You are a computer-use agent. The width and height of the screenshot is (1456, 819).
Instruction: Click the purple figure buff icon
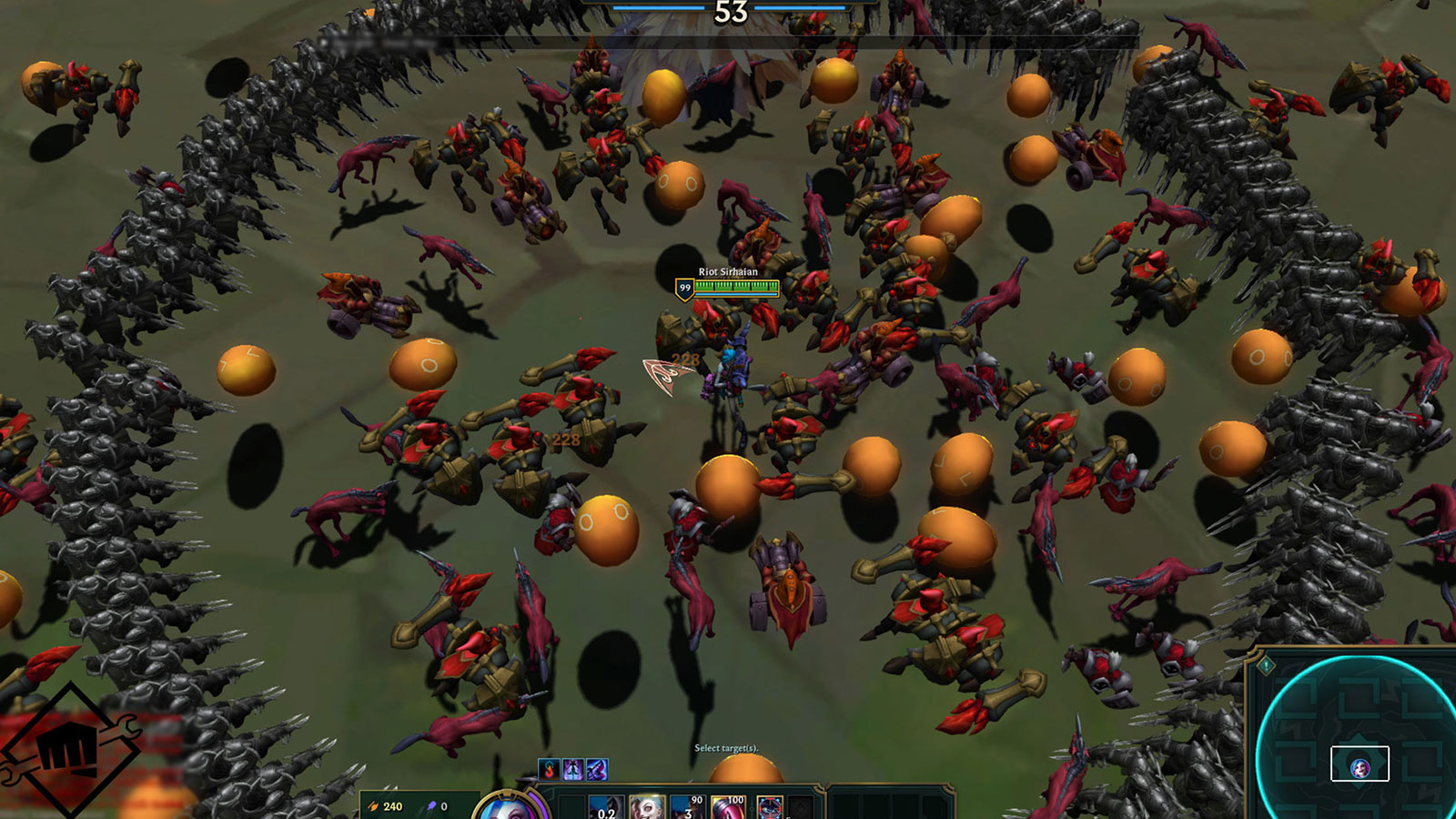pyautogui.click(x=572, y=770)
